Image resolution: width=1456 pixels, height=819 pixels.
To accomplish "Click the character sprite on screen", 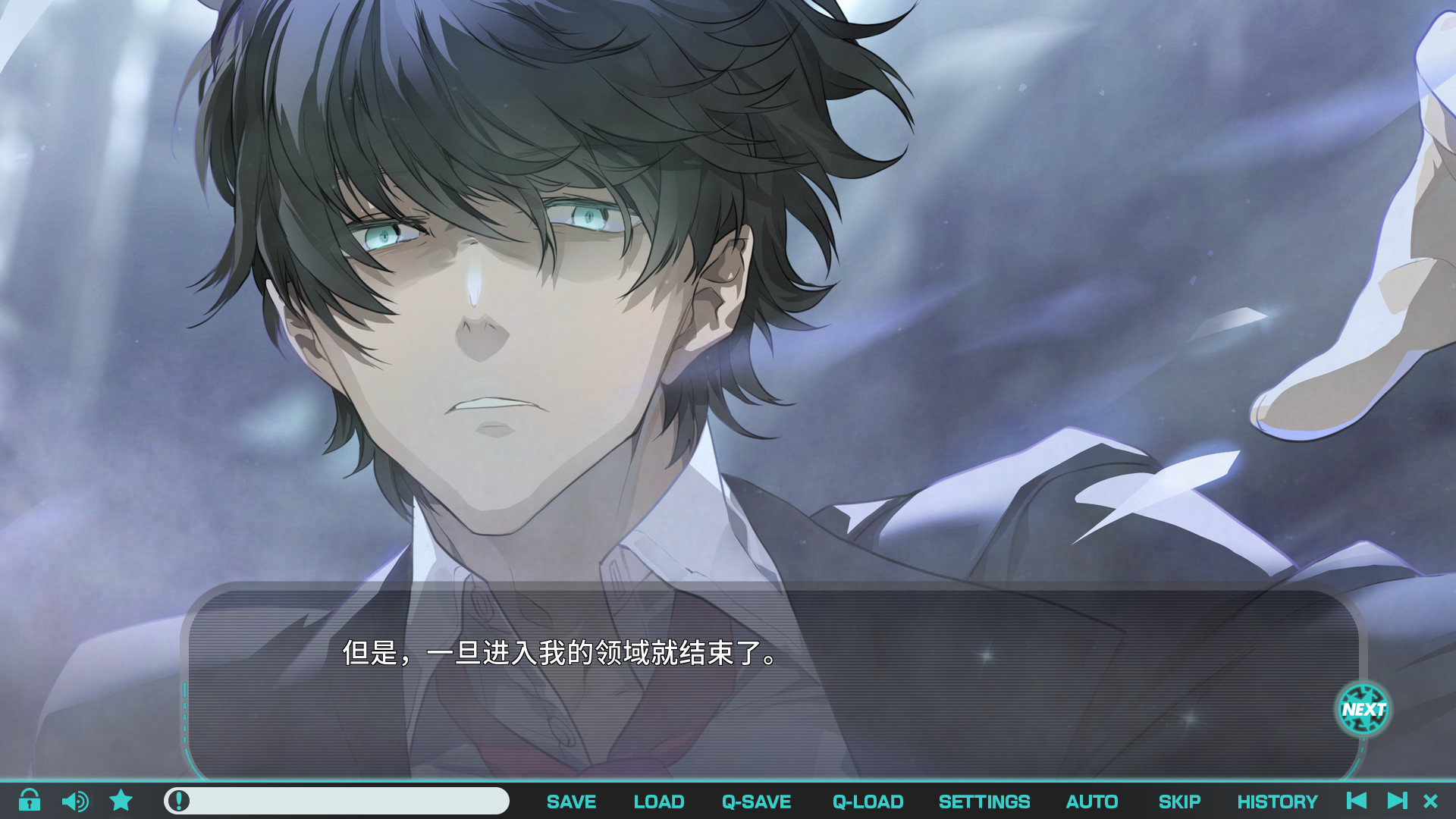I will [x=531, y=303].
